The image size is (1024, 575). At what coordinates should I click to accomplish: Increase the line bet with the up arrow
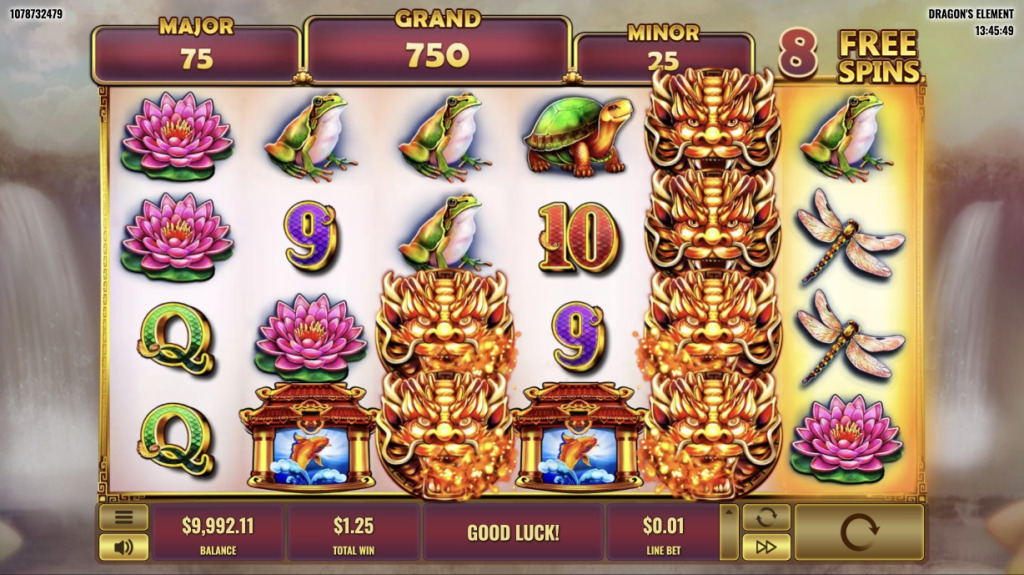[x=729, y=512]
